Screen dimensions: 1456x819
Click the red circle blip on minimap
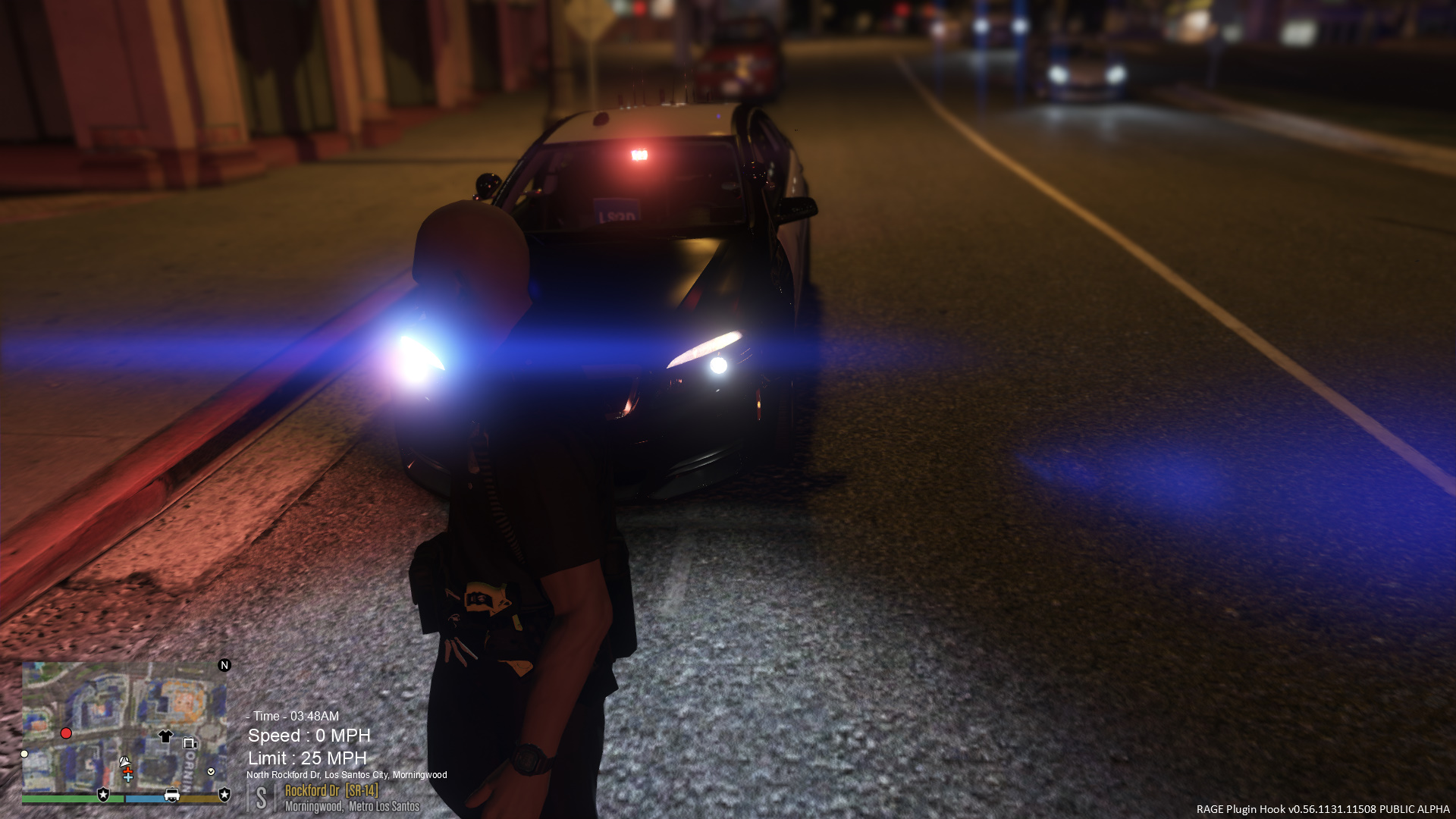point(66,733)
